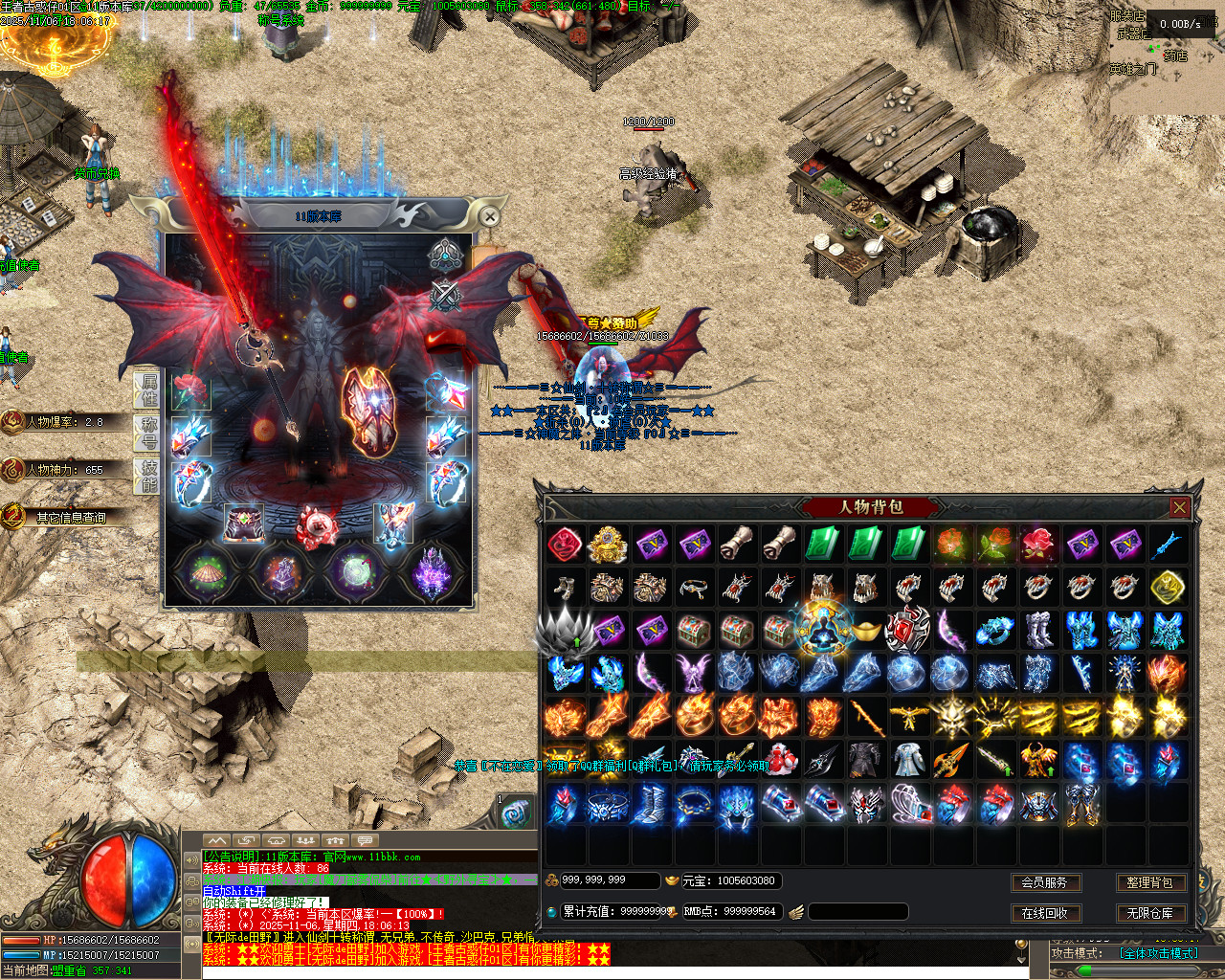The image size is (1225, 980).
Task: Select the gold ingot item in the bag
Action: tap(864, 631)
